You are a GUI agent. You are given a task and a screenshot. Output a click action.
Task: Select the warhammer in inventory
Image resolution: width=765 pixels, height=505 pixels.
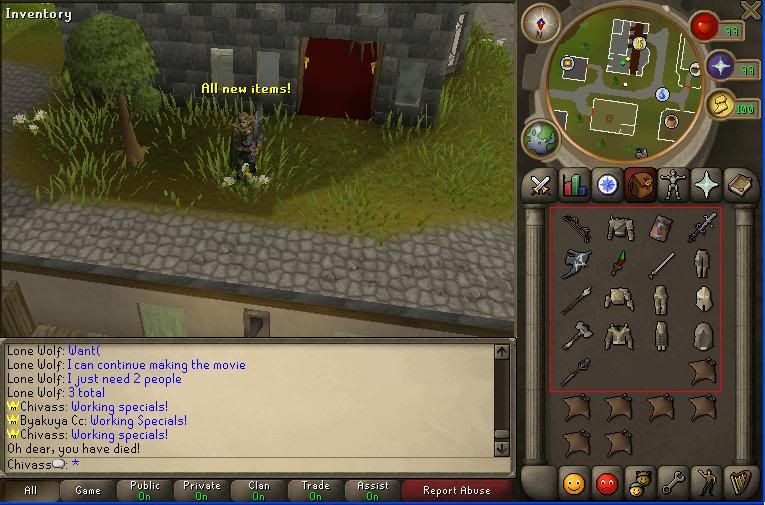coord(576,335)
